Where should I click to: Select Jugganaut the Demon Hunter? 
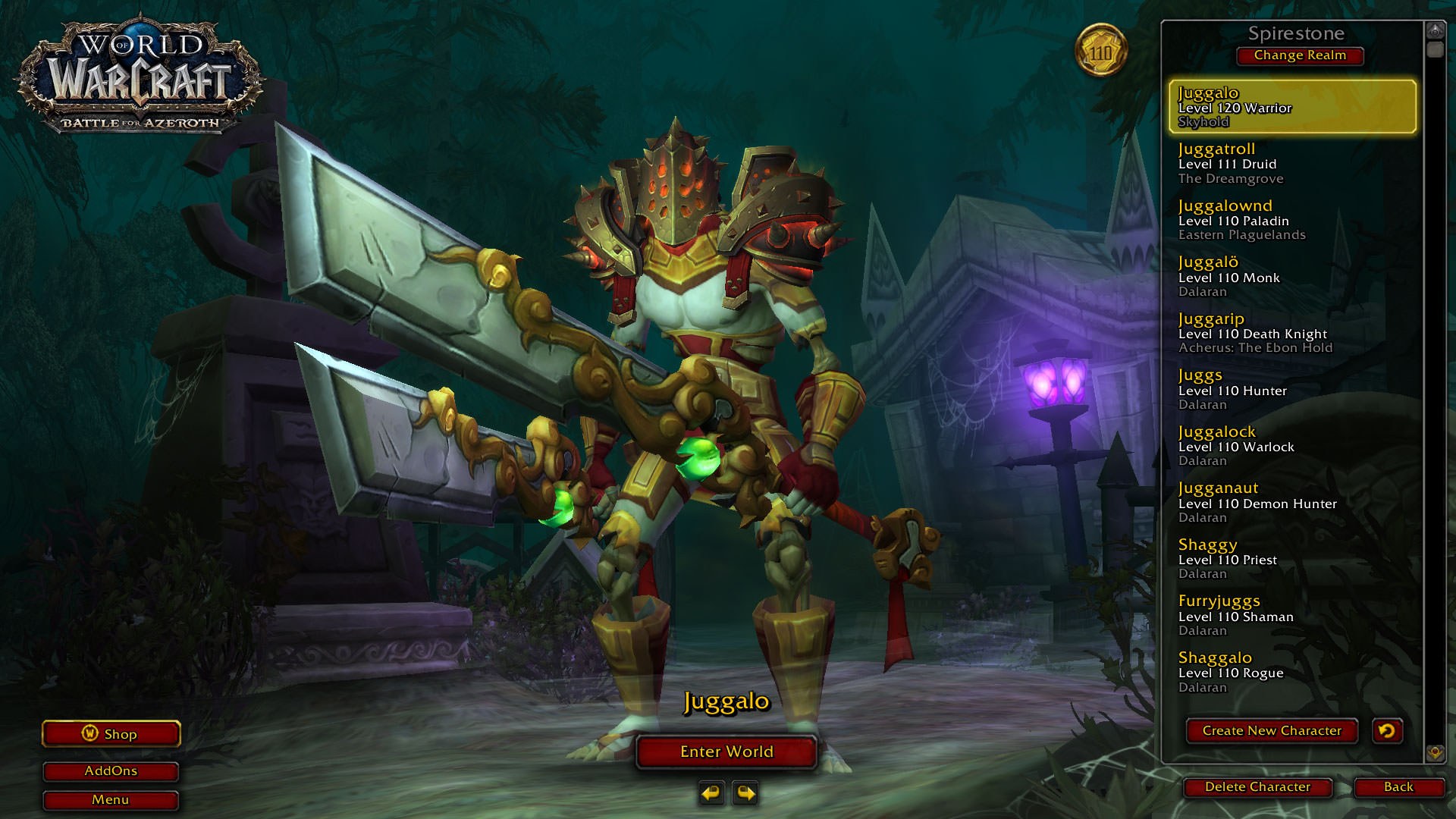[1292, 503]
